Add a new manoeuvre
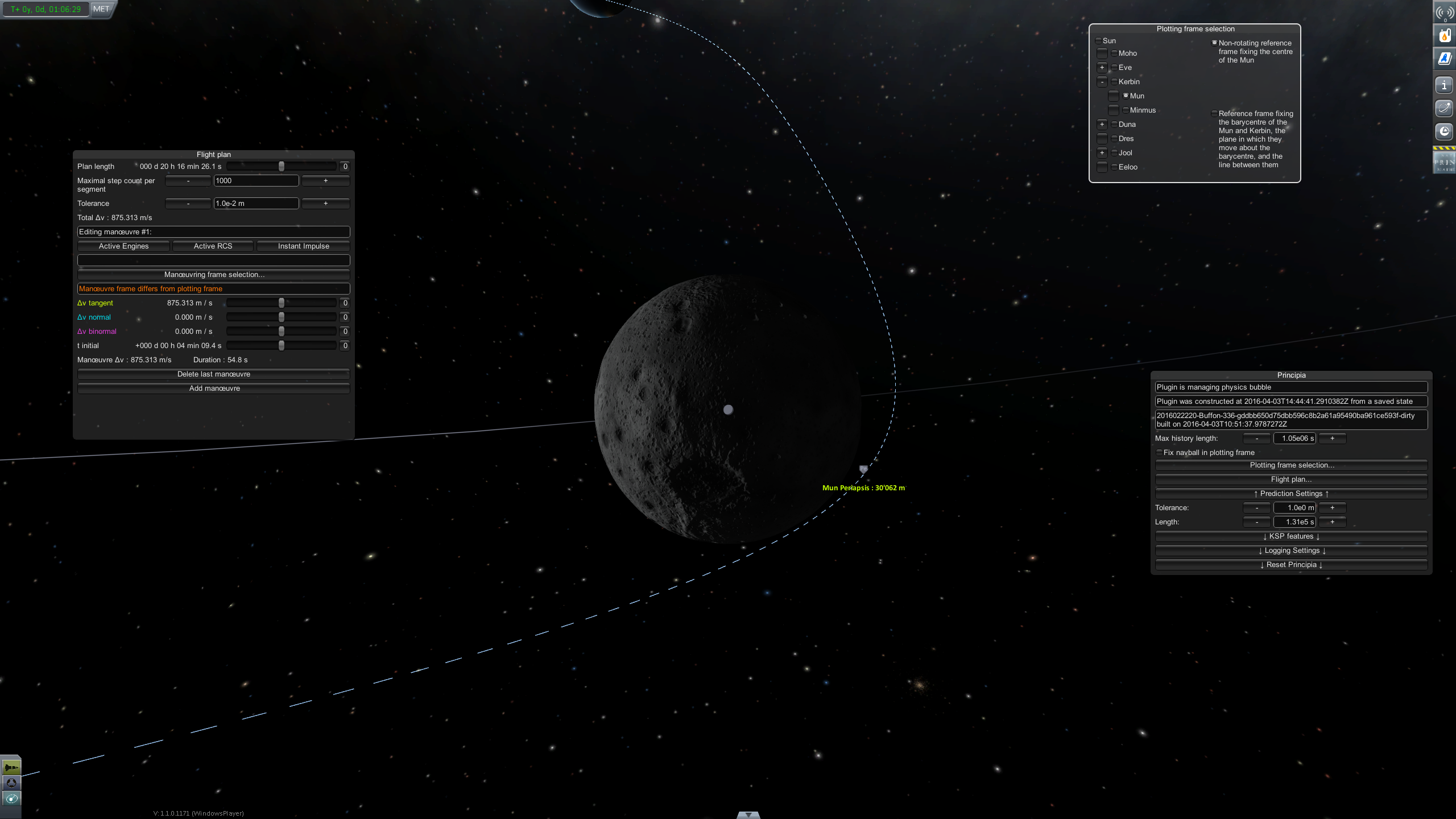 click(x=214, y=388)
